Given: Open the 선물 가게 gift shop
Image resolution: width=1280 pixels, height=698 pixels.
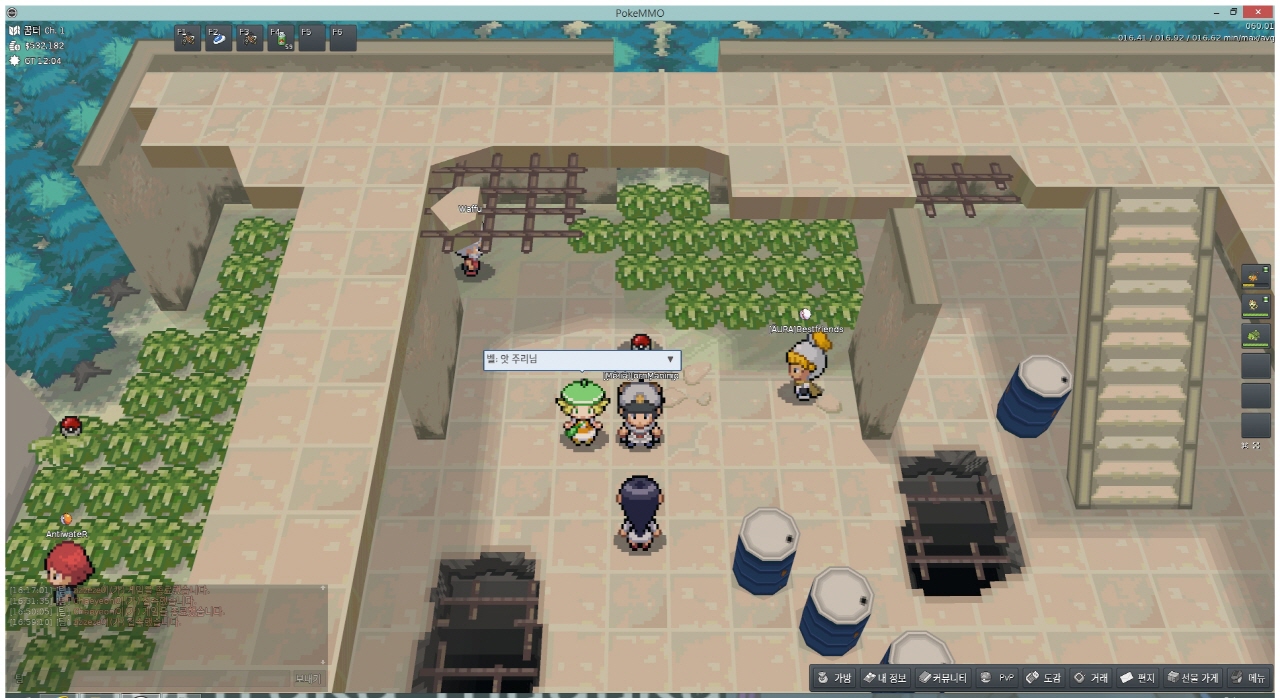Looking at the screenshot, I should [x=1193, y=678].
